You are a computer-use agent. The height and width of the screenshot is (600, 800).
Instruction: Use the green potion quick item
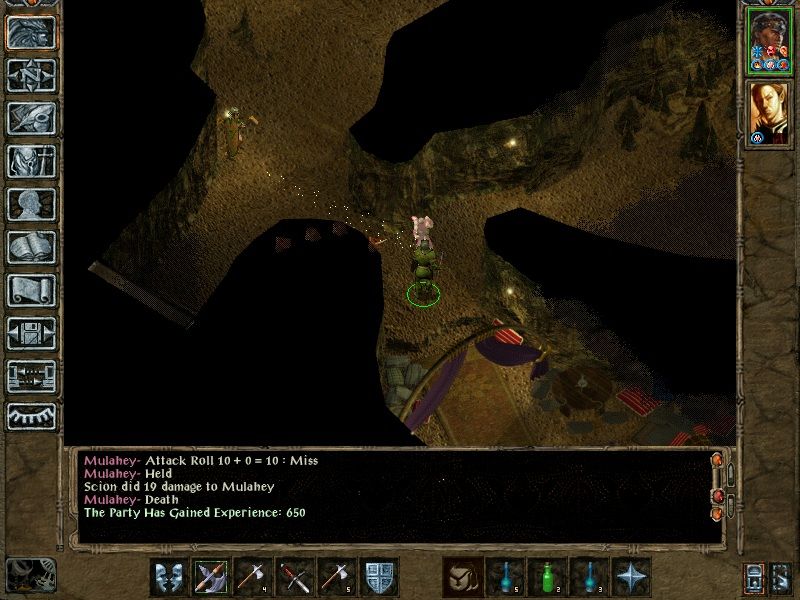point(547,577)
